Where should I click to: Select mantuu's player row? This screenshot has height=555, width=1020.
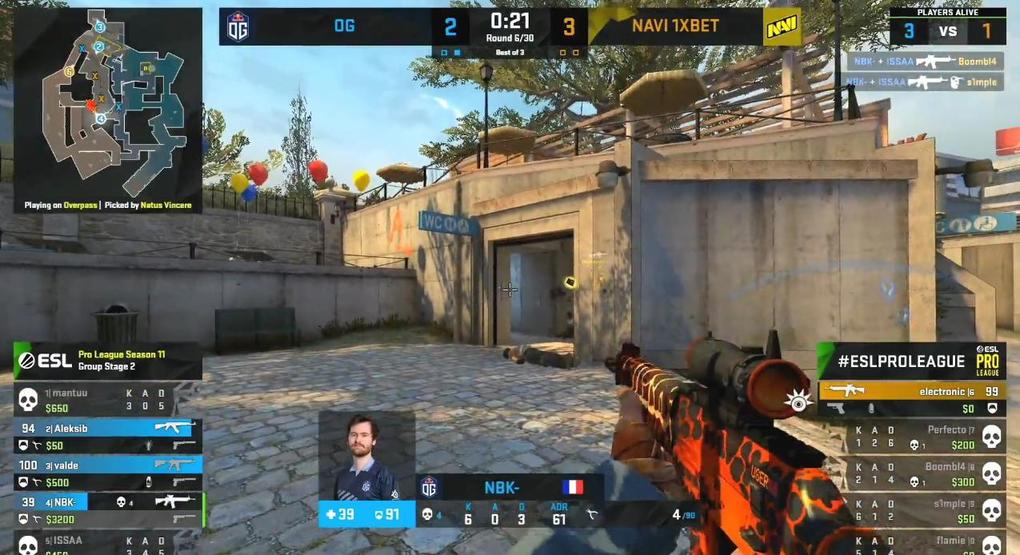(107, 401)
